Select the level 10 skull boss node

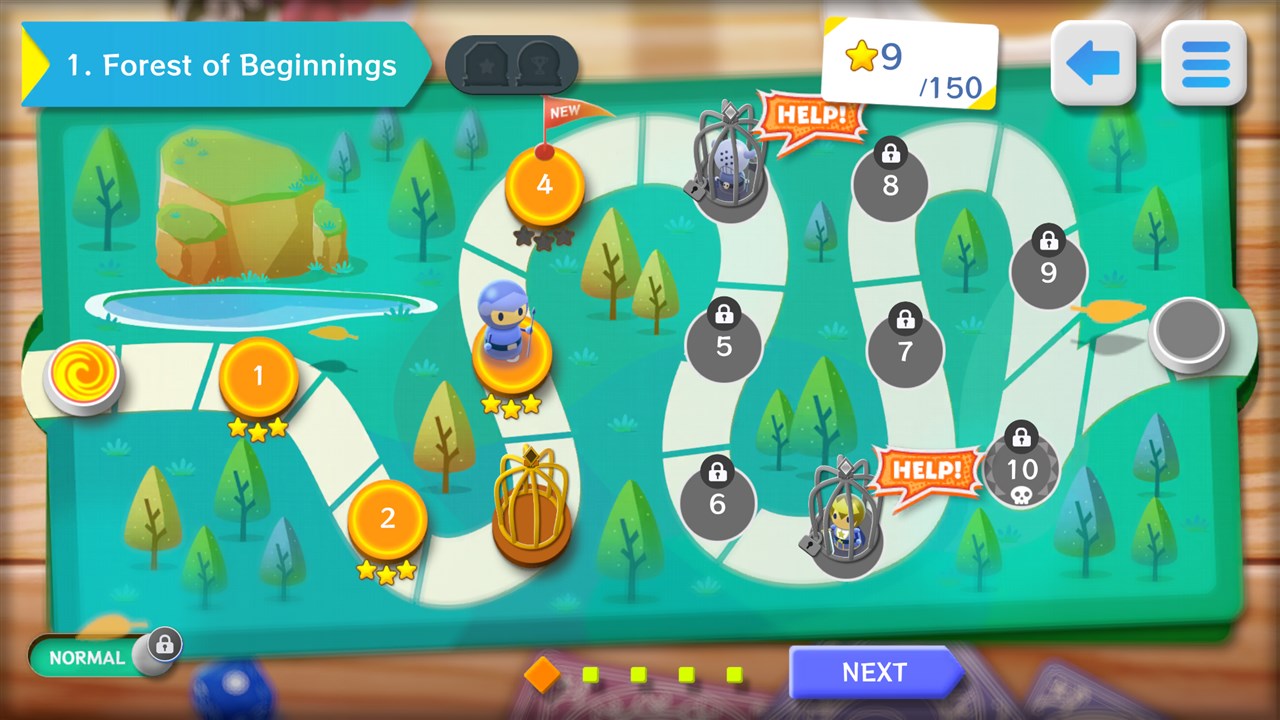pyautogui.click(x=1021, y=469)
